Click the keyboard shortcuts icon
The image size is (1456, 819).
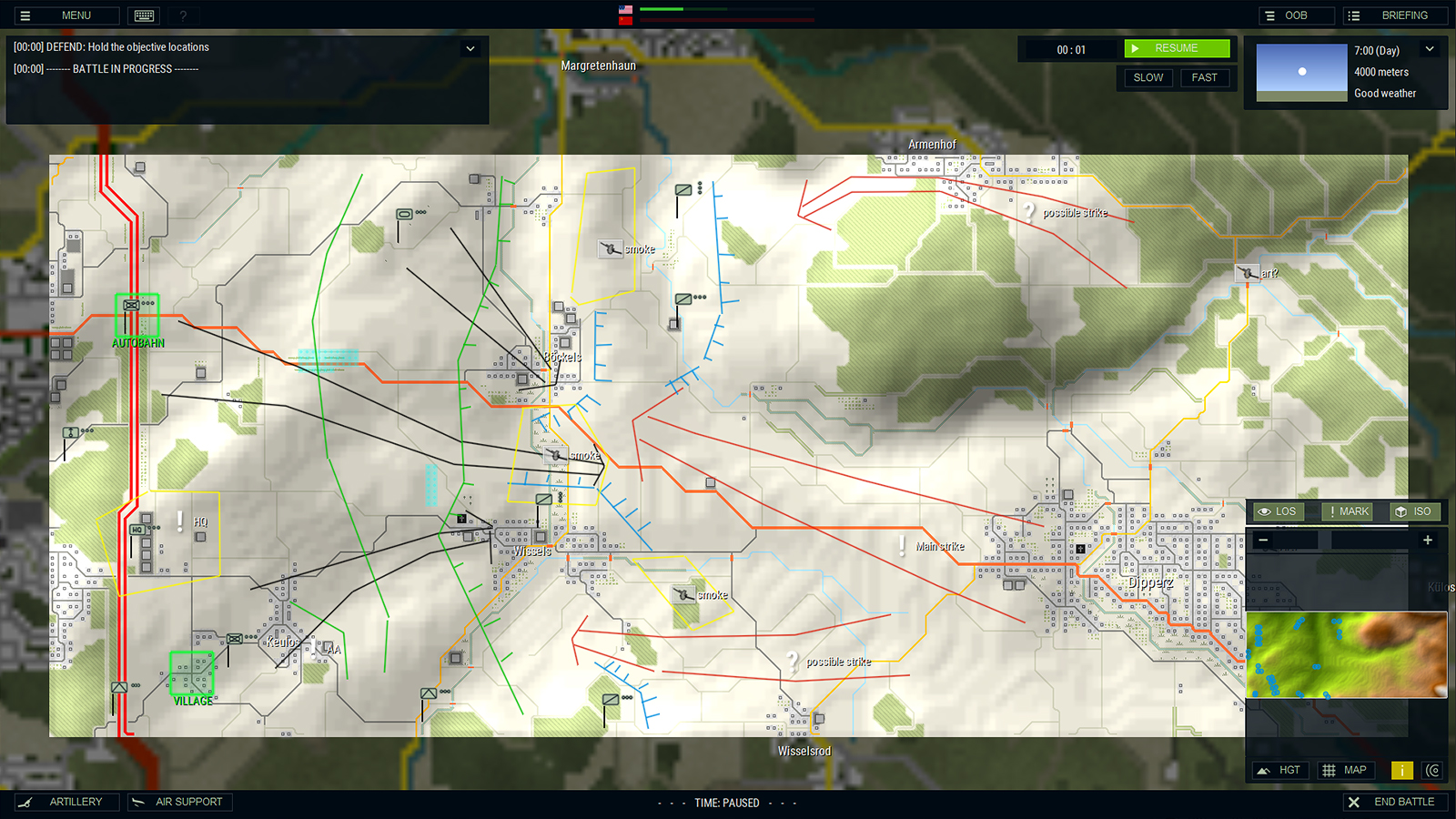pos(144,15)
